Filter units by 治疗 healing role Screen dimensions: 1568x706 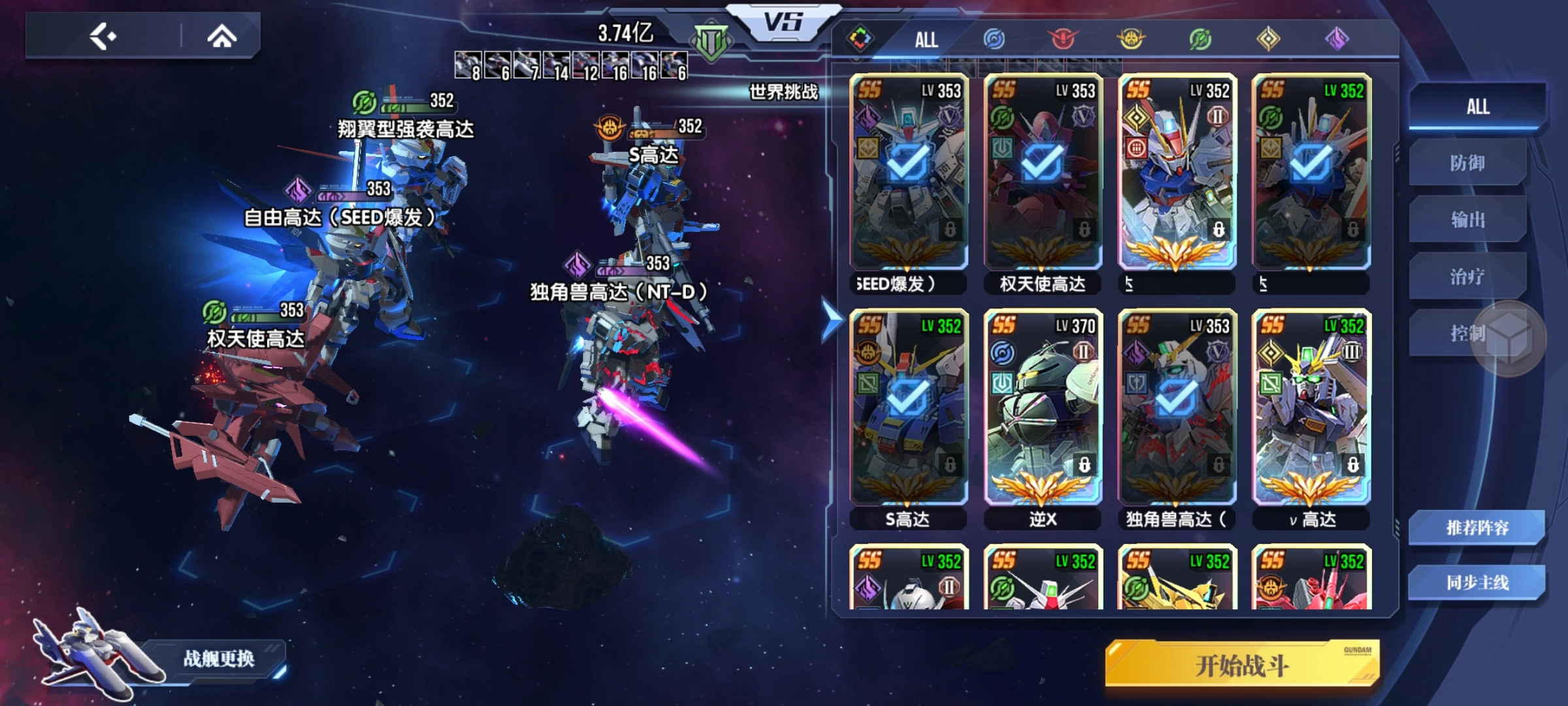[x=1467, y=277]
